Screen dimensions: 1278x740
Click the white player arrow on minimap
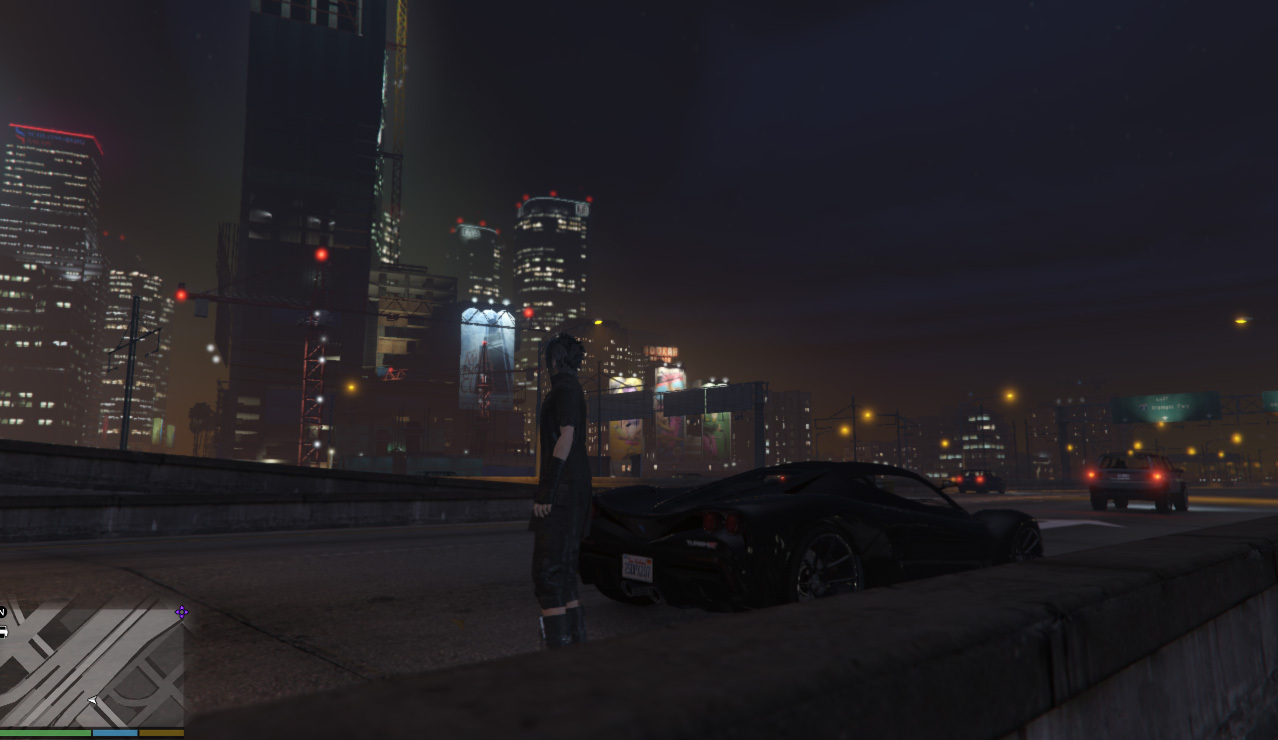click(x=92, y=700)
